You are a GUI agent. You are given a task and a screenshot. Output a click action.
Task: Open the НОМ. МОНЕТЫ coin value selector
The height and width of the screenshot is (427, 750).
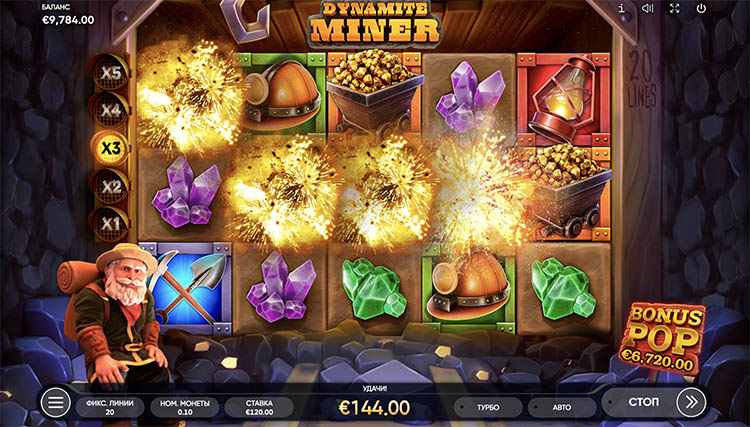[x=184, y=406]
